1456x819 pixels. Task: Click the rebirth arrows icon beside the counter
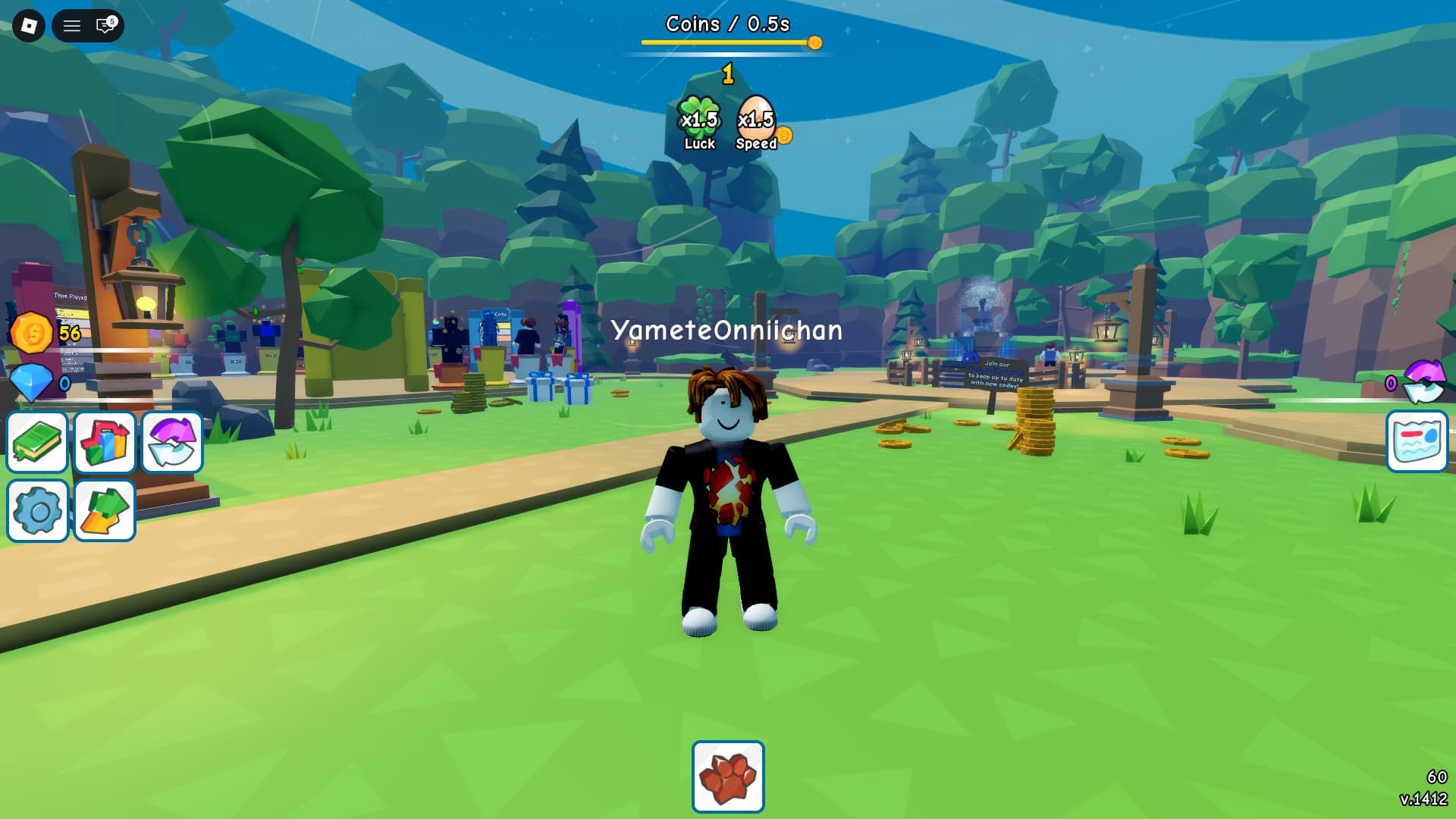tap(1424, 381)
